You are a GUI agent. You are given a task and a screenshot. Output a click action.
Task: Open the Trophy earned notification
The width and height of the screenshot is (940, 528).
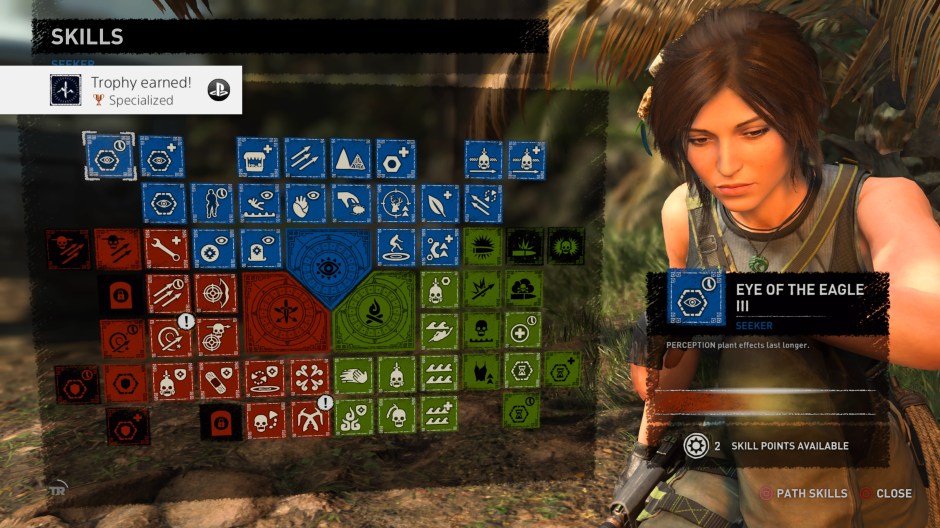121,90
